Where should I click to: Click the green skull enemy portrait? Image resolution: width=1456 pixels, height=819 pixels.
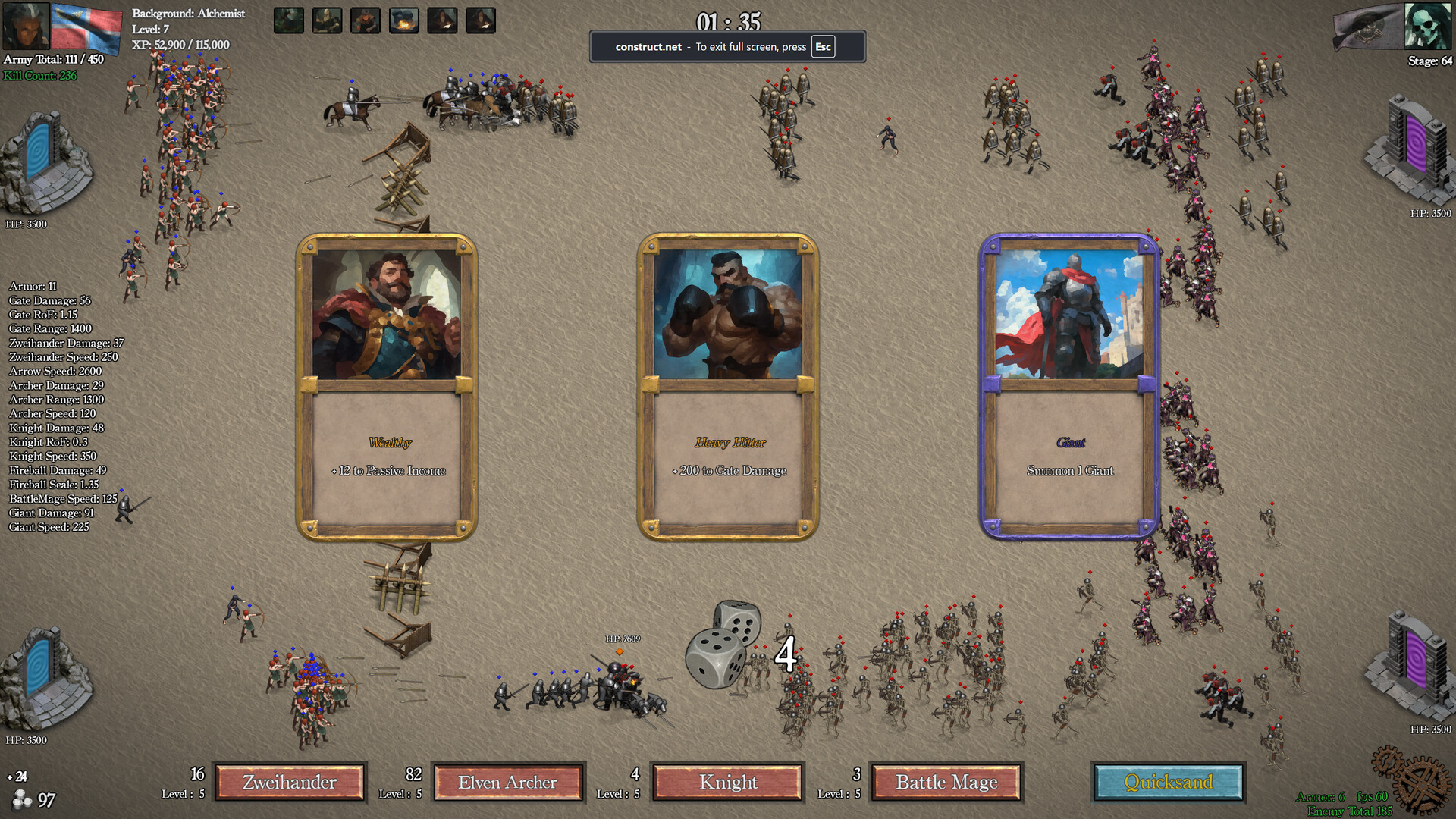(1427, 27)
